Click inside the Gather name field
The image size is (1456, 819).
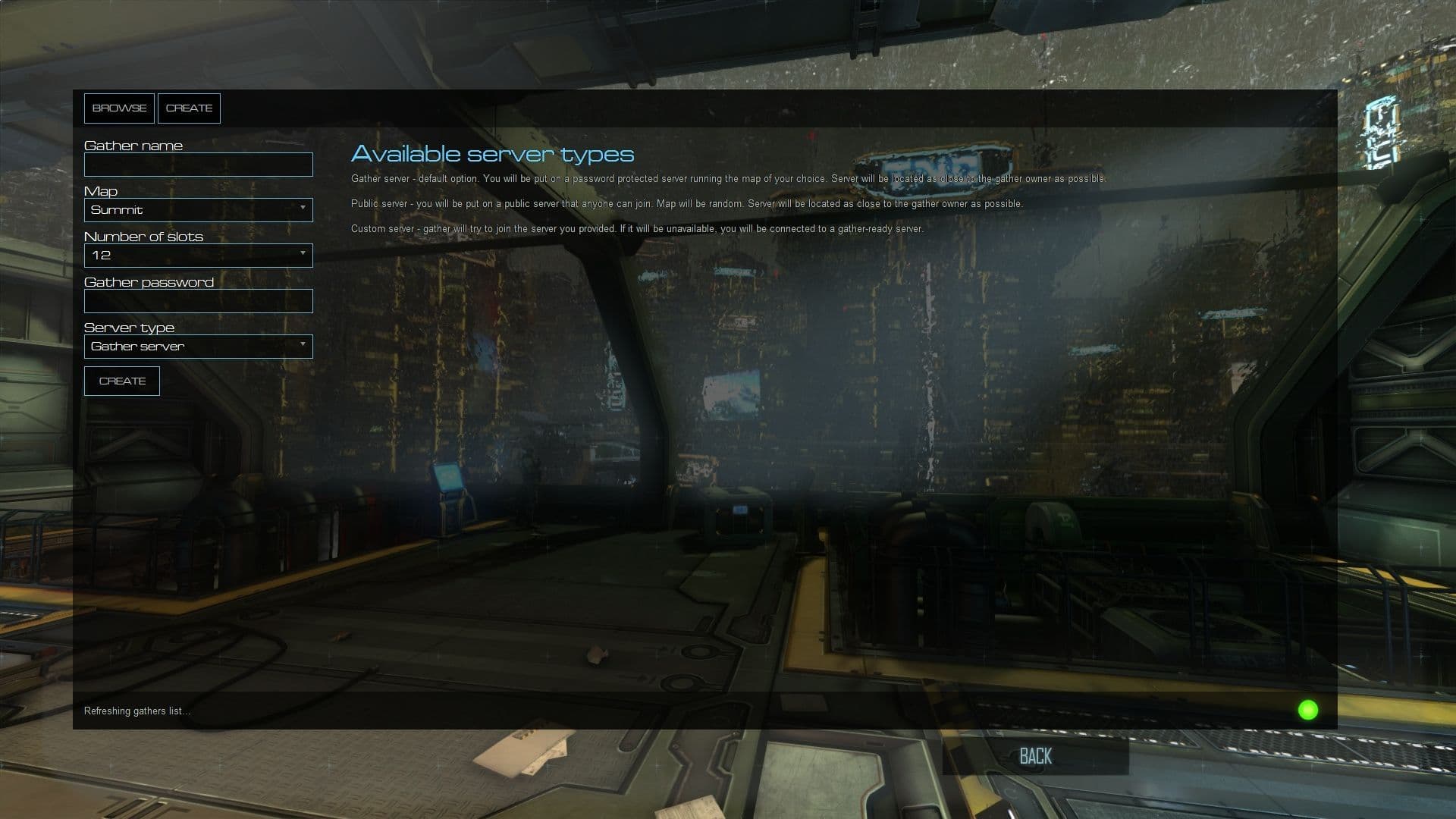pos(197,164)
